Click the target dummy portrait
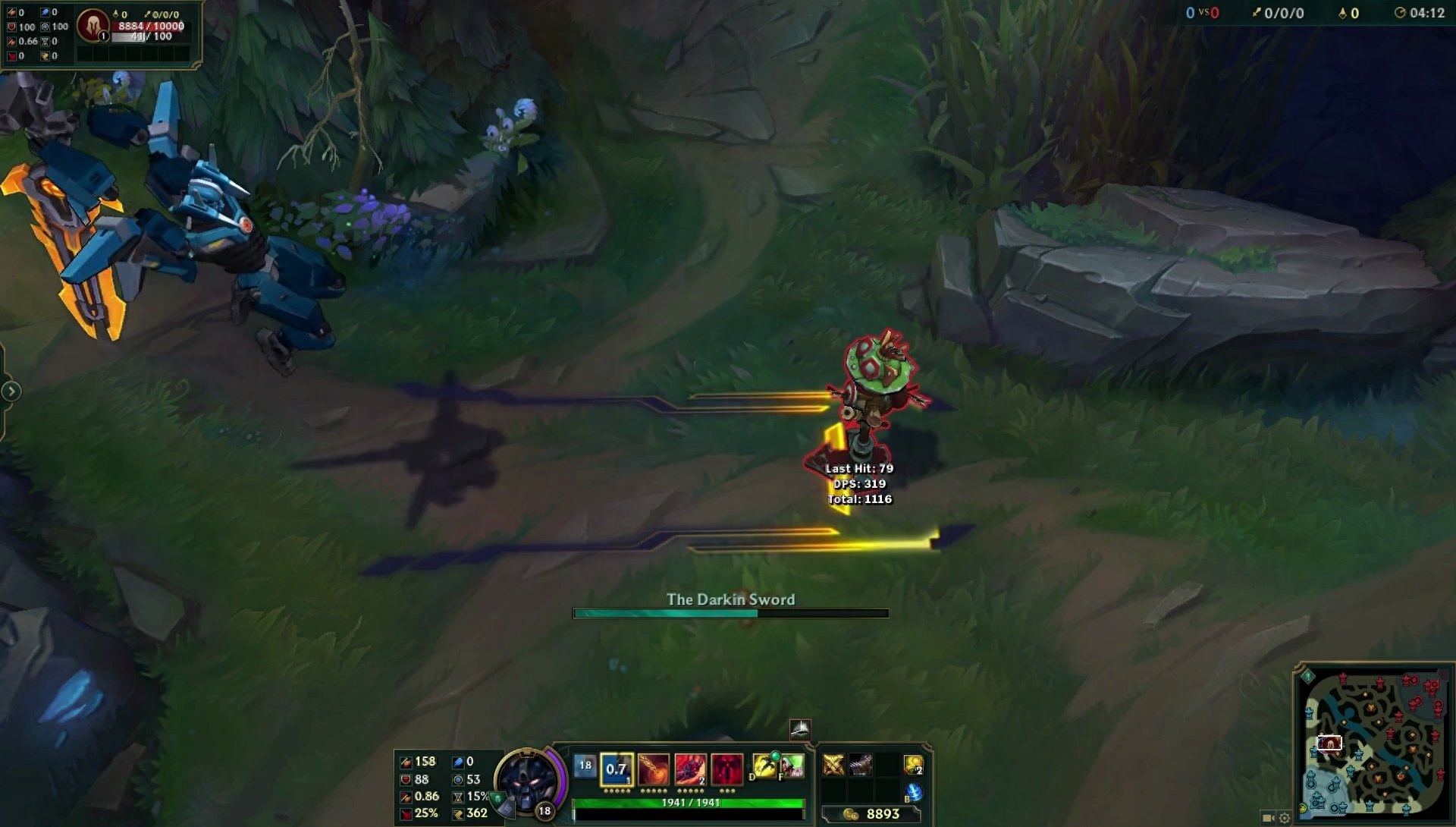 93,26
